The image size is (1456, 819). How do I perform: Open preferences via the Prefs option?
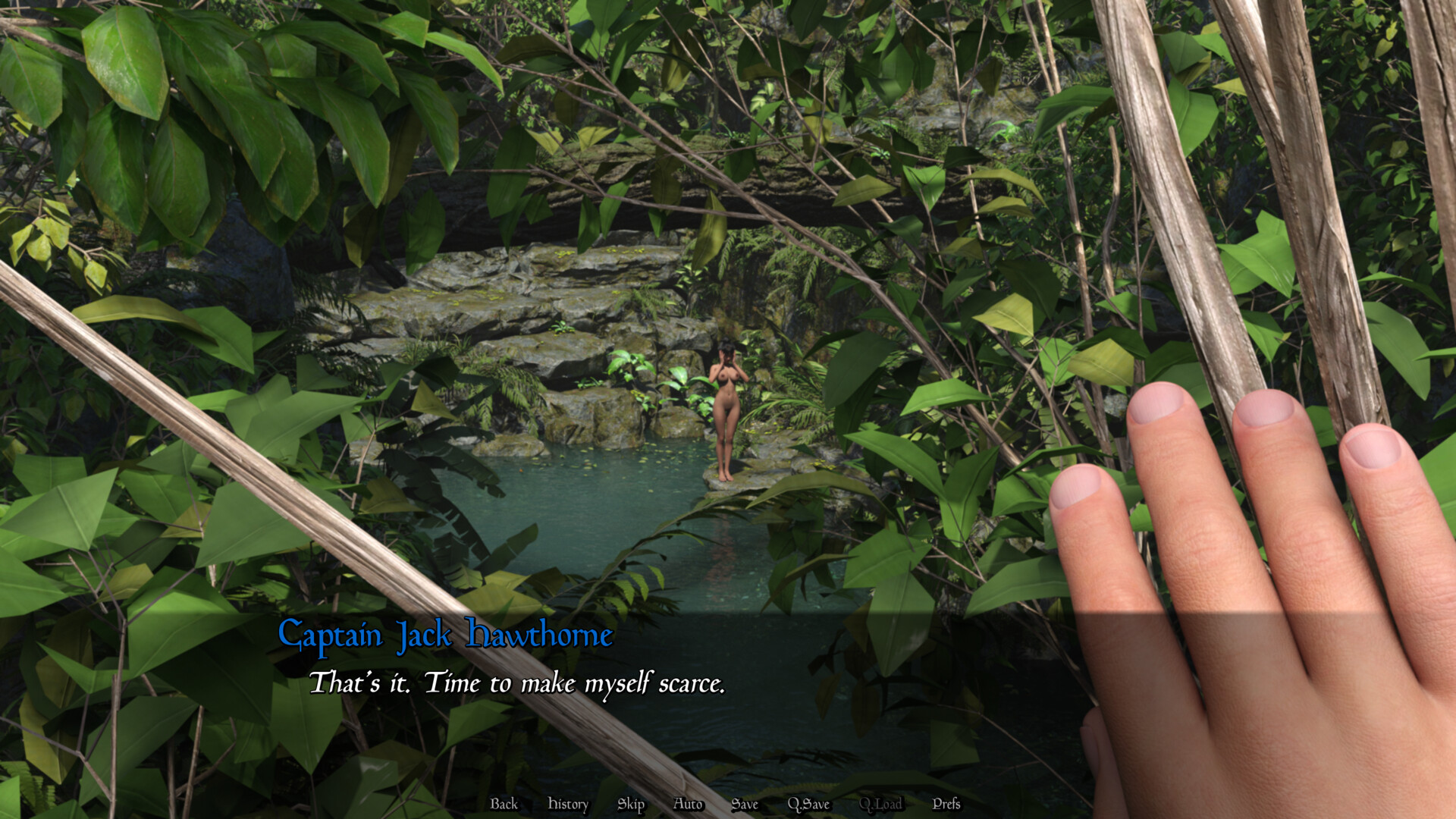click(x=947, y=805)
